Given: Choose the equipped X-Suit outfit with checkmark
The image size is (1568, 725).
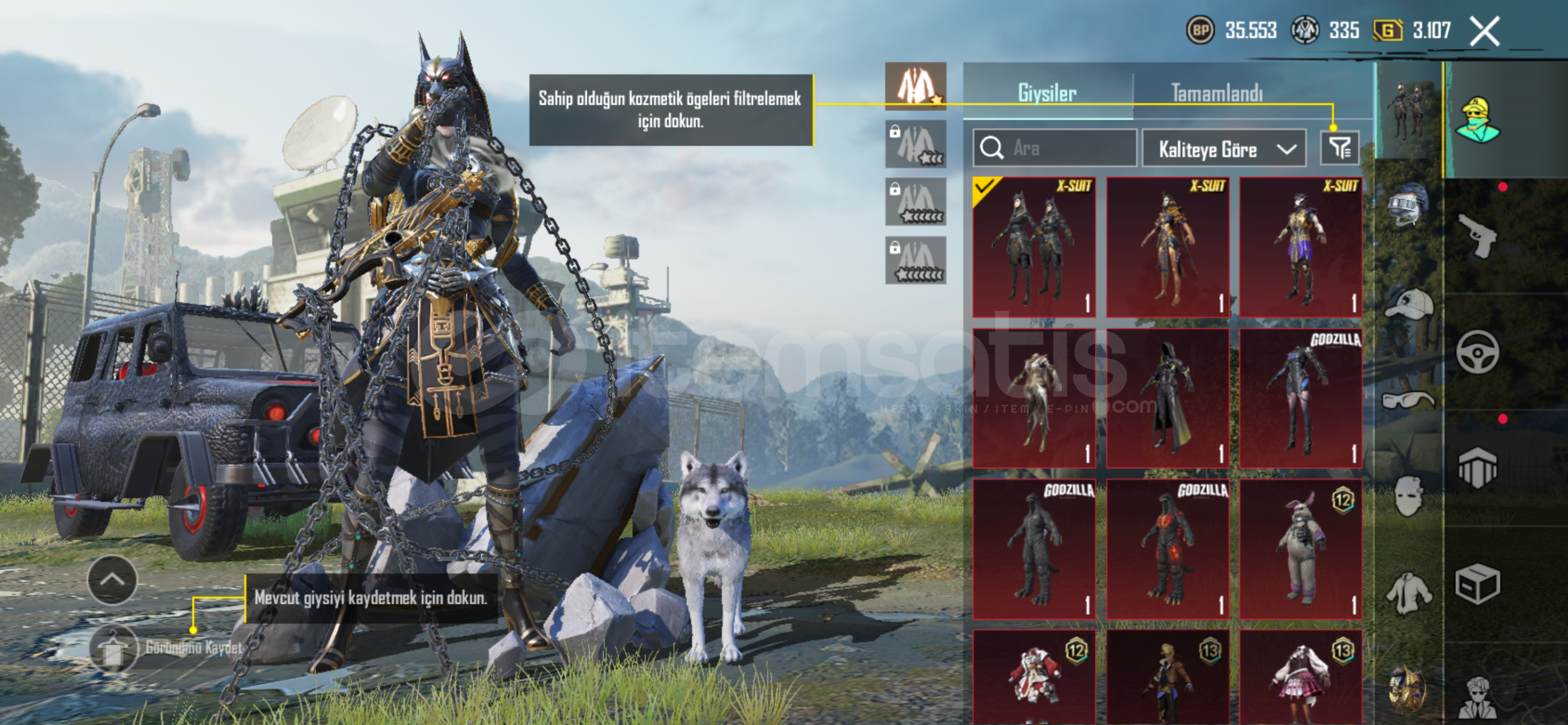Looking at the screenshot, I should 1034,247.
